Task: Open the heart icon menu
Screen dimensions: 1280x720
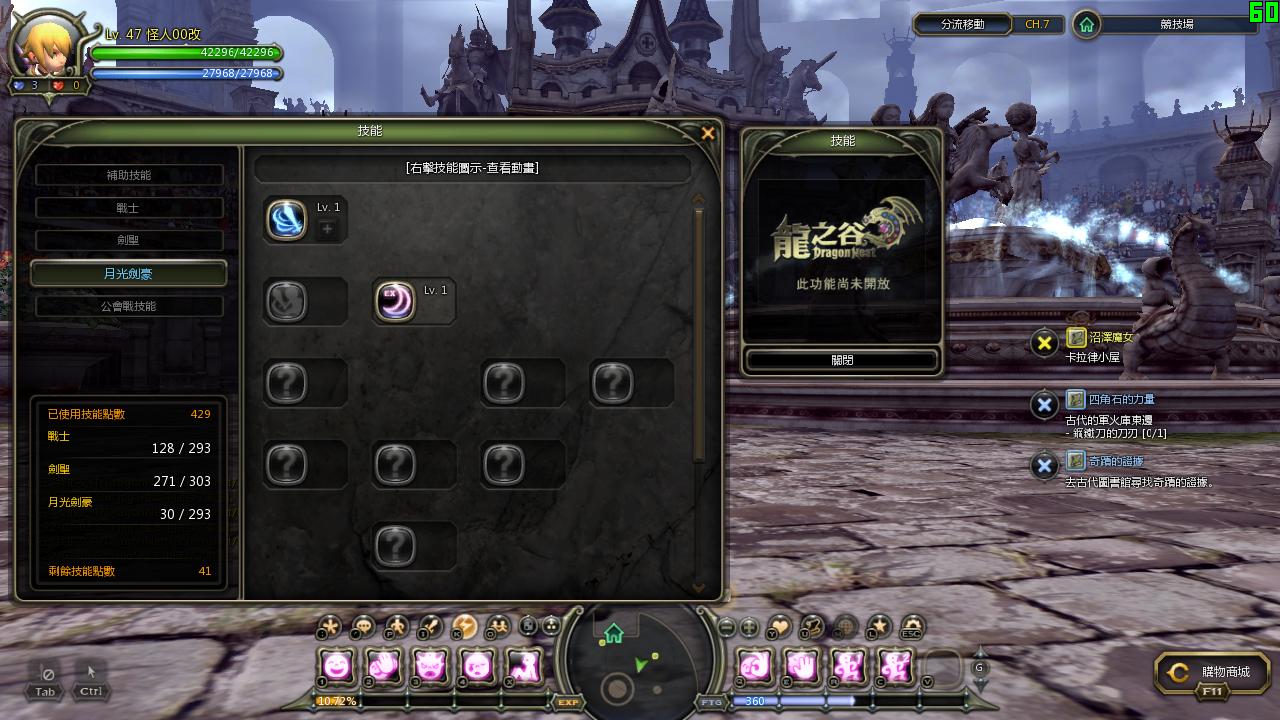Action: [779, 627]
